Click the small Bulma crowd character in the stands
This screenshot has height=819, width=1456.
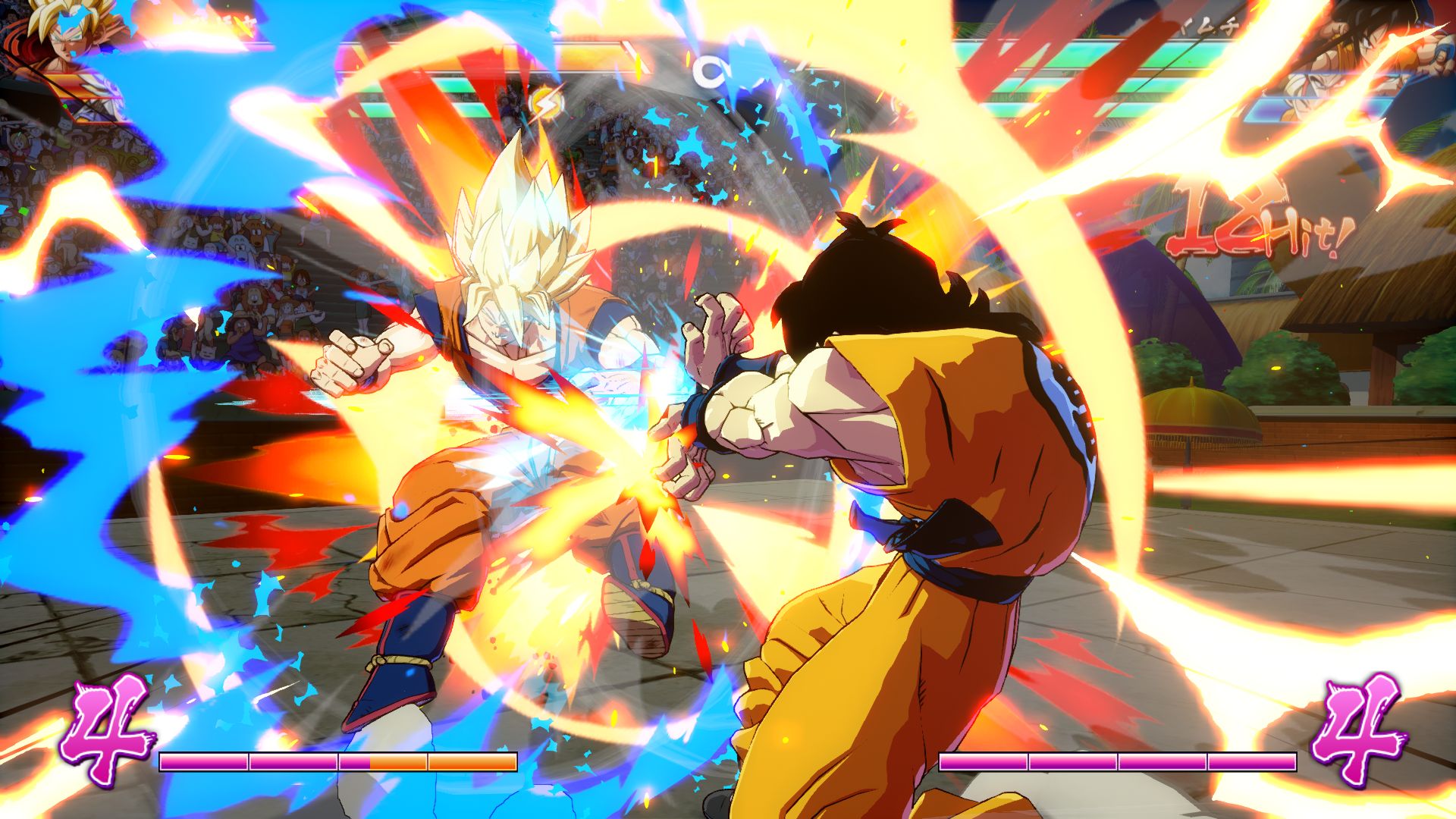click(18, 141)
